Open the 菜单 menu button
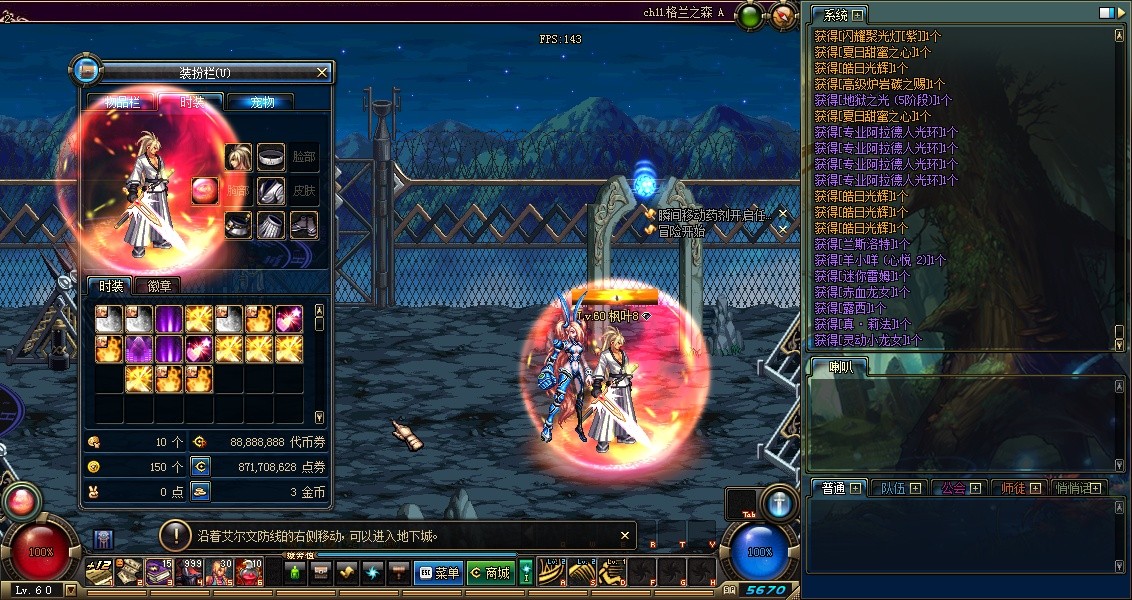The image size is (1132, 600). click(x=438, y=573)
